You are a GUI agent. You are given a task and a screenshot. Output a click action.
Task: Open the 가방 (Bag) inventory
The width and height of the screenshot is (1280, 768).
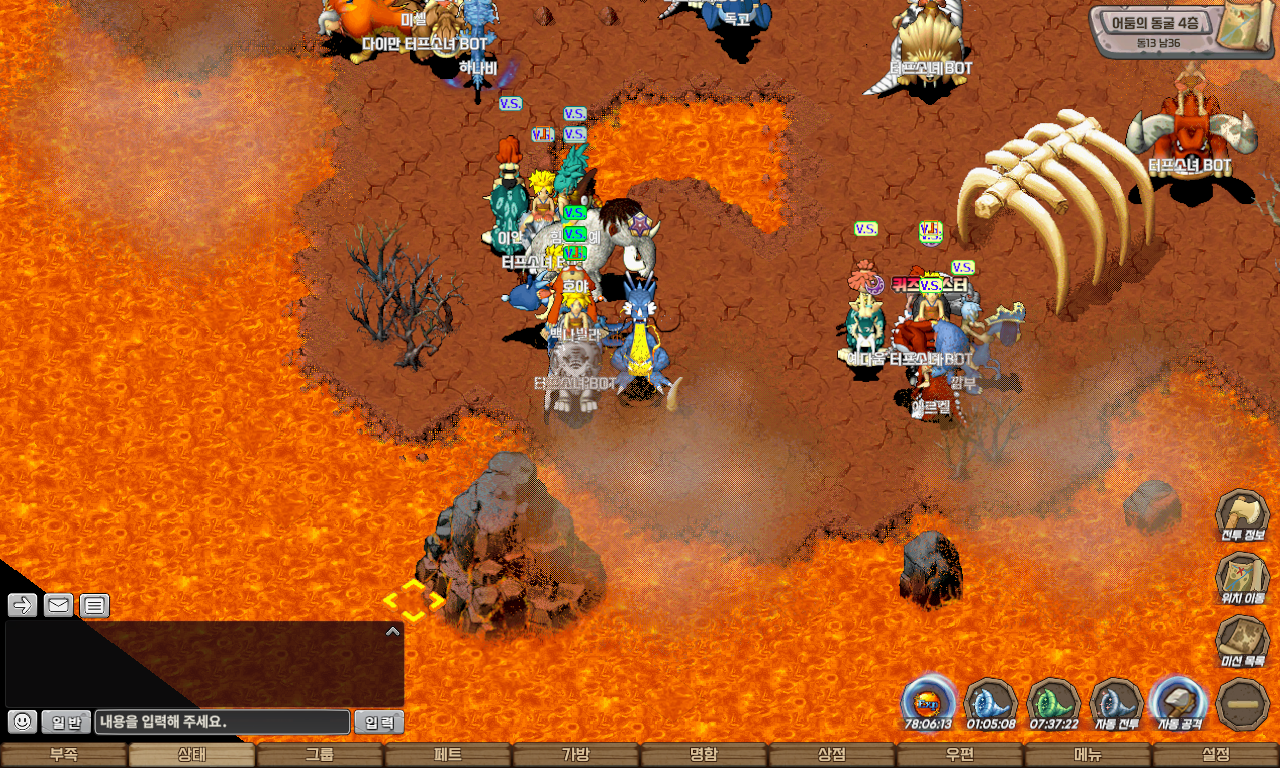[576, 755]
